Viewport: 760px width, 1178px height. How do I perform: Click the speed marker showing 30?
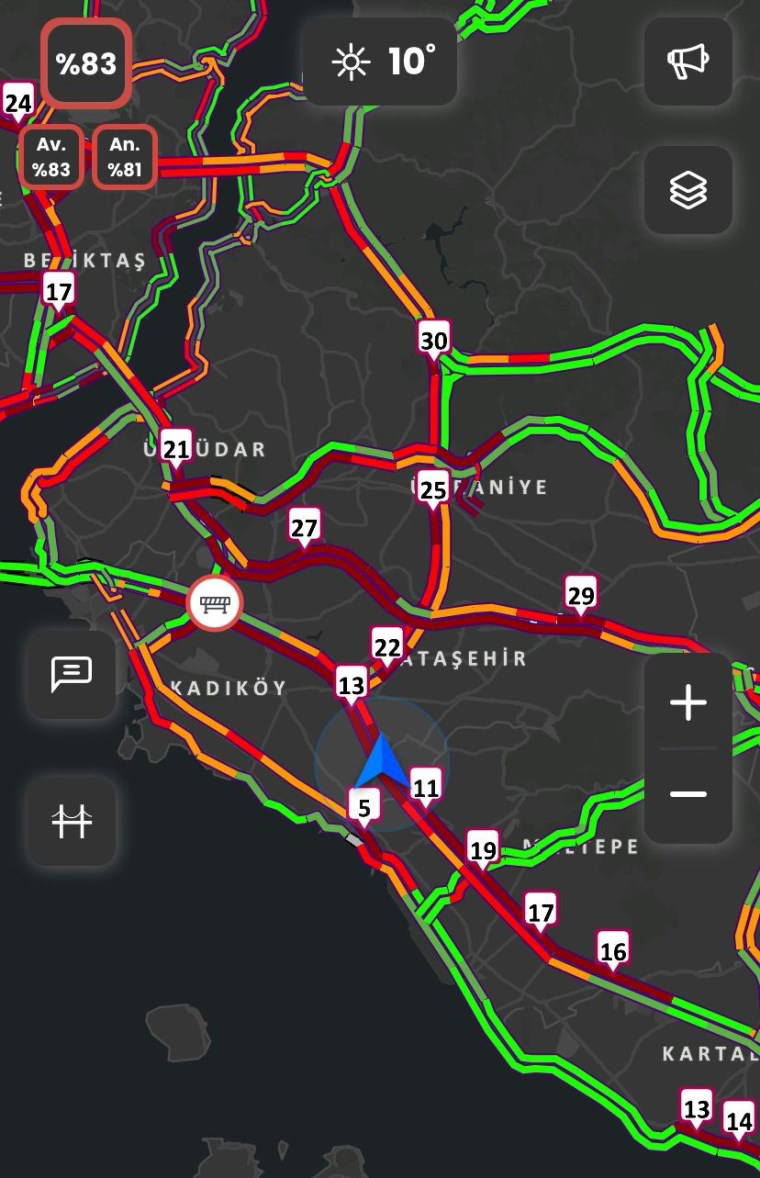[434, 341]
